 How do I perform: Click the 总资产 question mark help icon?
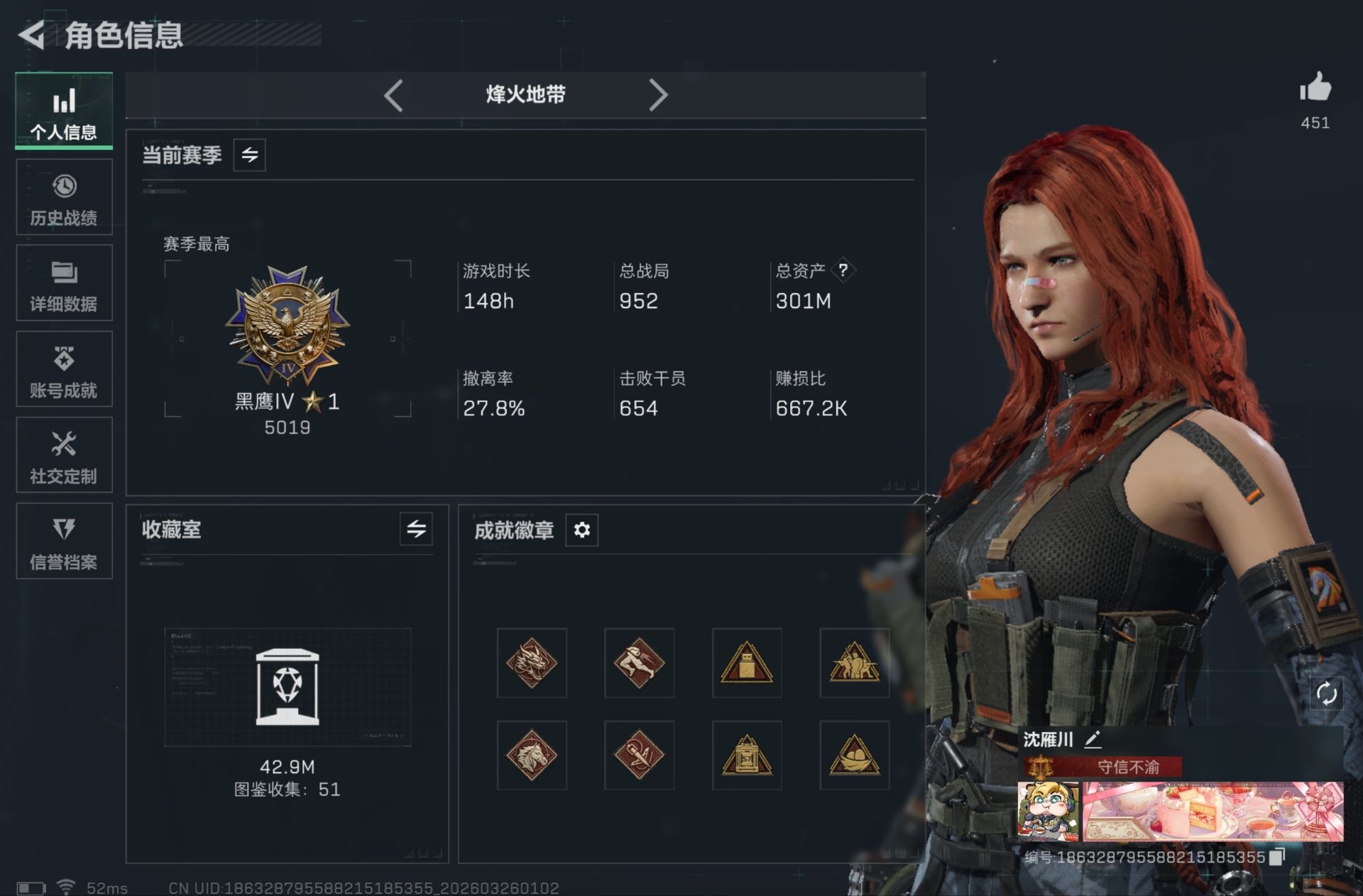click(x=843, y=270)
